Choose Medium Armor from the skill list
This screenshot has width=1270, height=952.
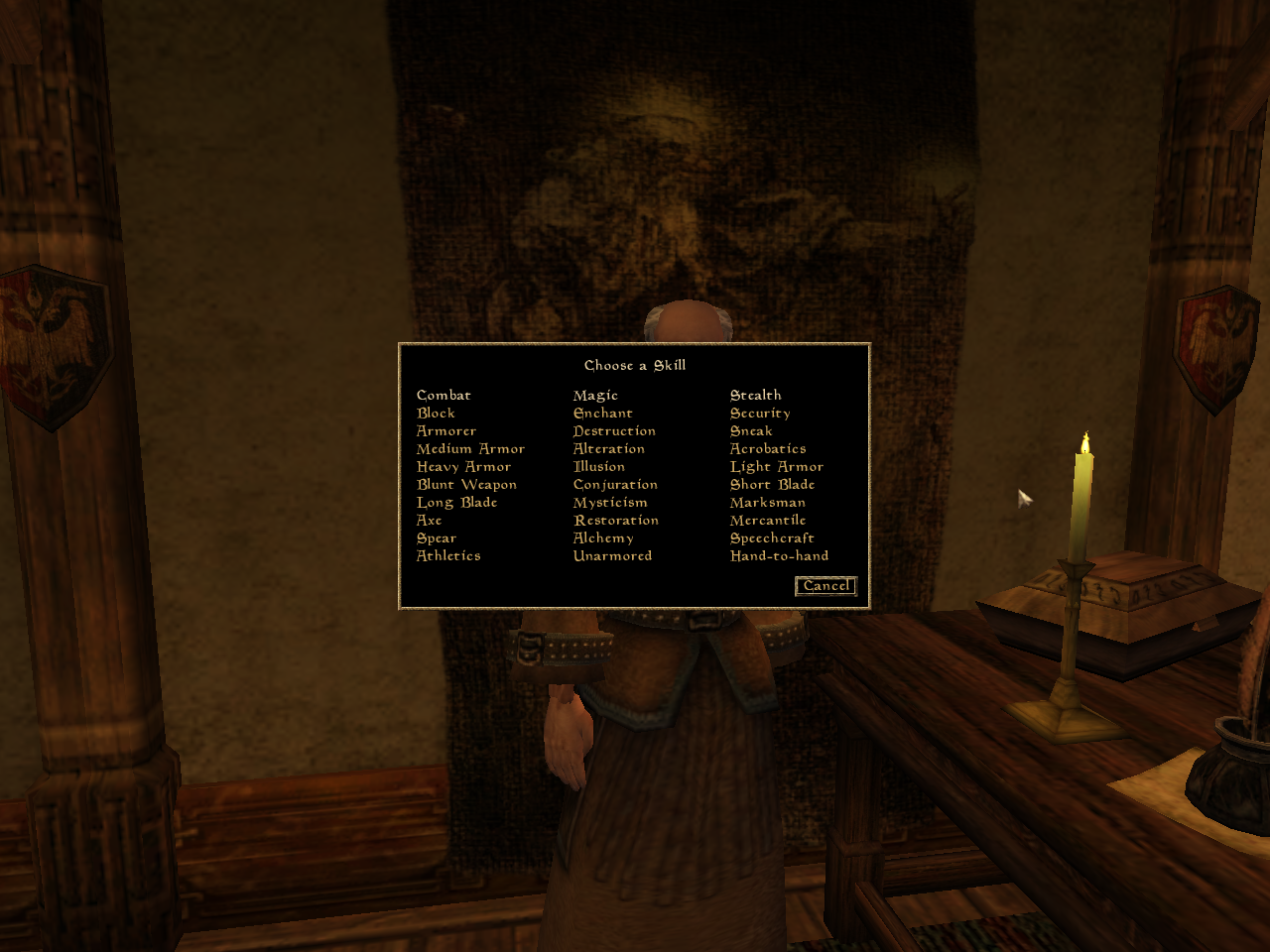(470, 448)
